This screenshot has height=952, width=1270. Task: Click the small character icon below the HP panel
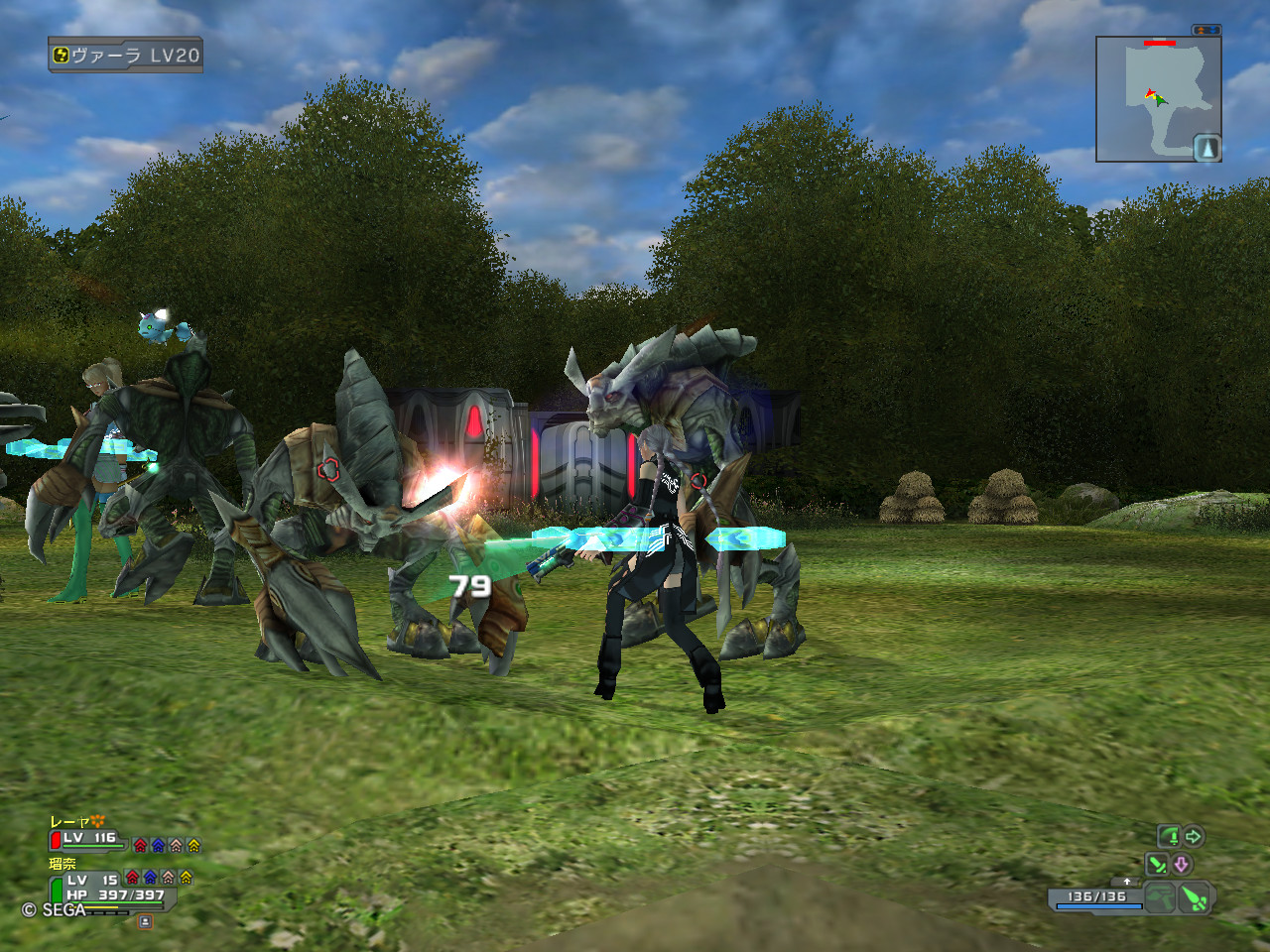pos(145,921)
